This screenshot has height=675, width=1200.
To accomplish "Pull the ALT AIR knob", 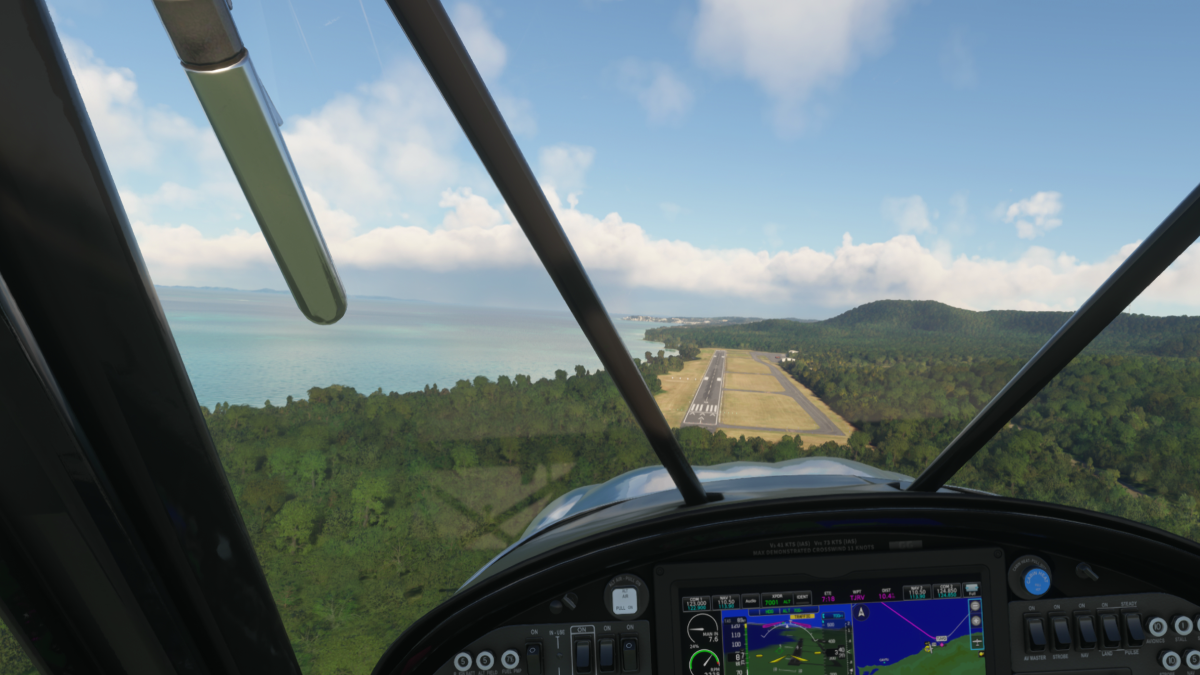I will pyautogui.click(x=624, y=599).
